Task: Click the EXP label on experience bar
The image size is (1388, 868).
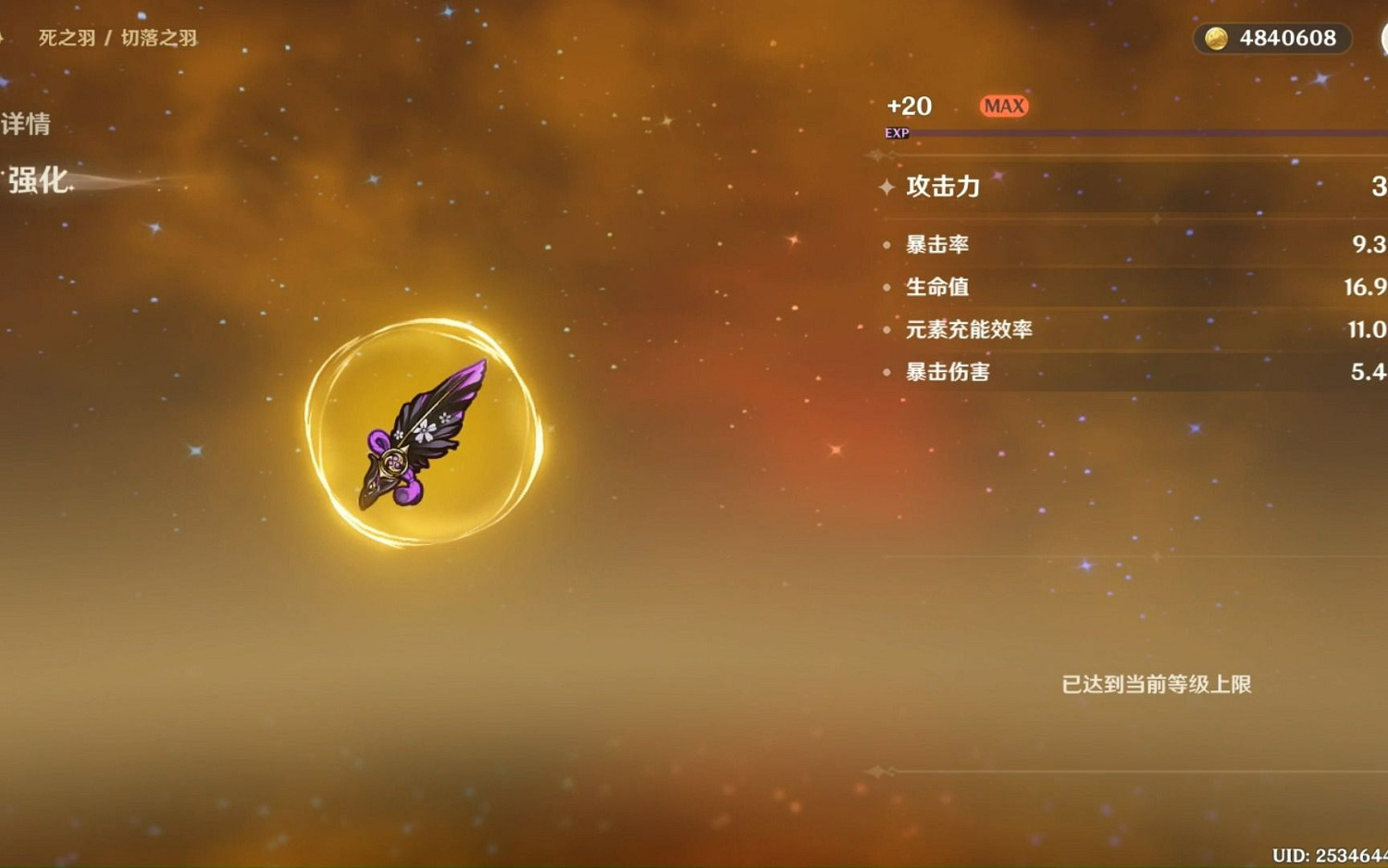Action: point(896,132)
